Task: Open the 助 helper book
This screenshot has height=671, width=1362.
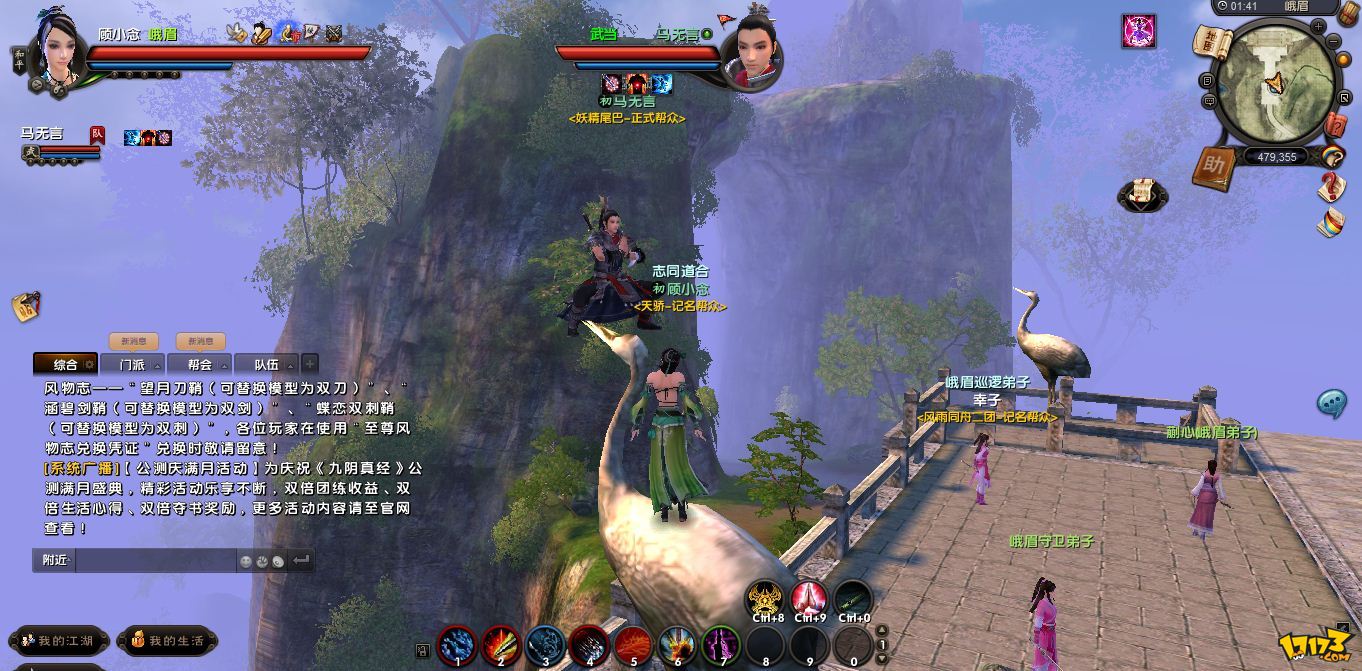Action: tap(1214, 167)
